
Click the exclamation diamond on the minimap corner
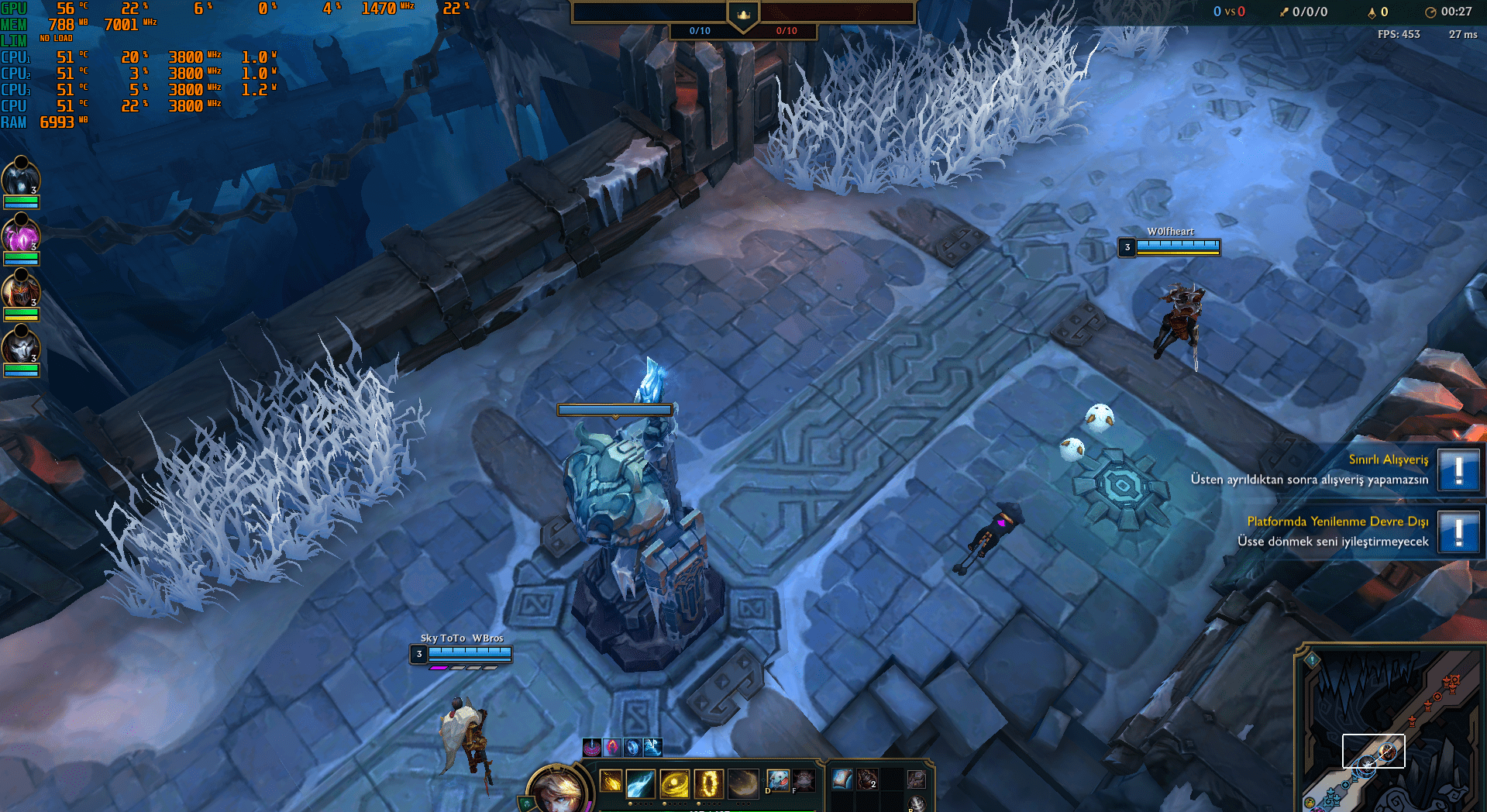click(1312, 660)
